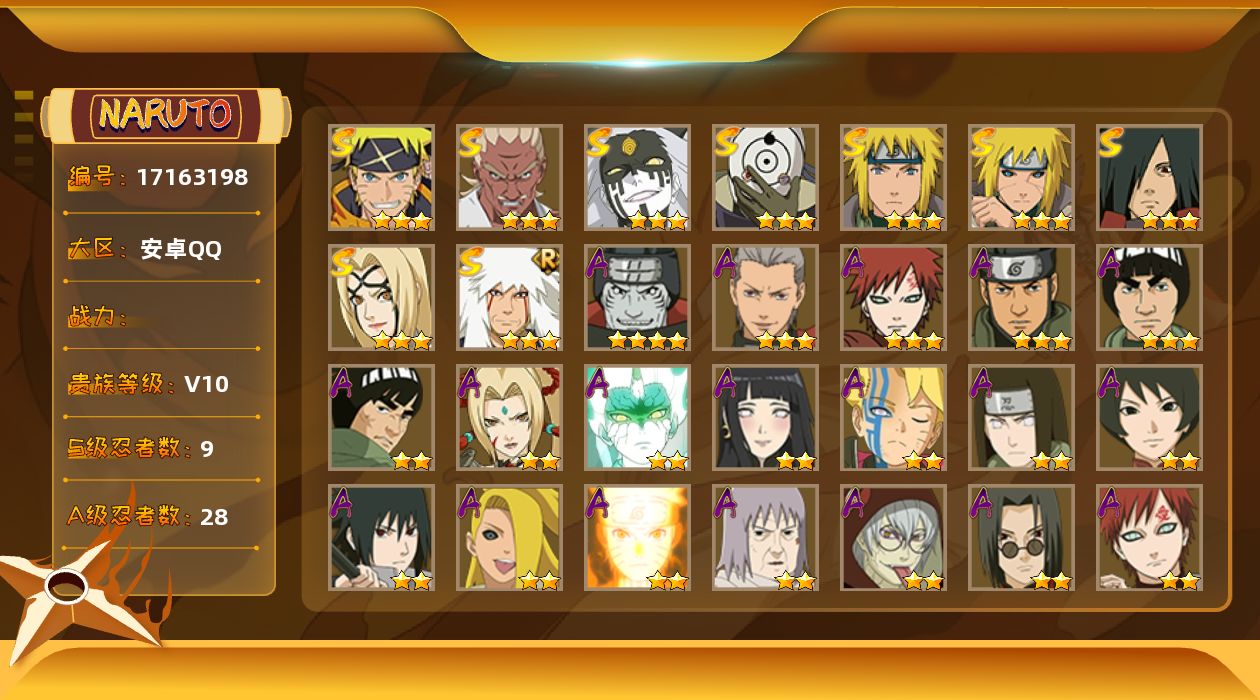Choose the glowing orange chakra-mode Naruto
Screen dimensions: 1260x700
pyautogui.click(x=637, y=538)
